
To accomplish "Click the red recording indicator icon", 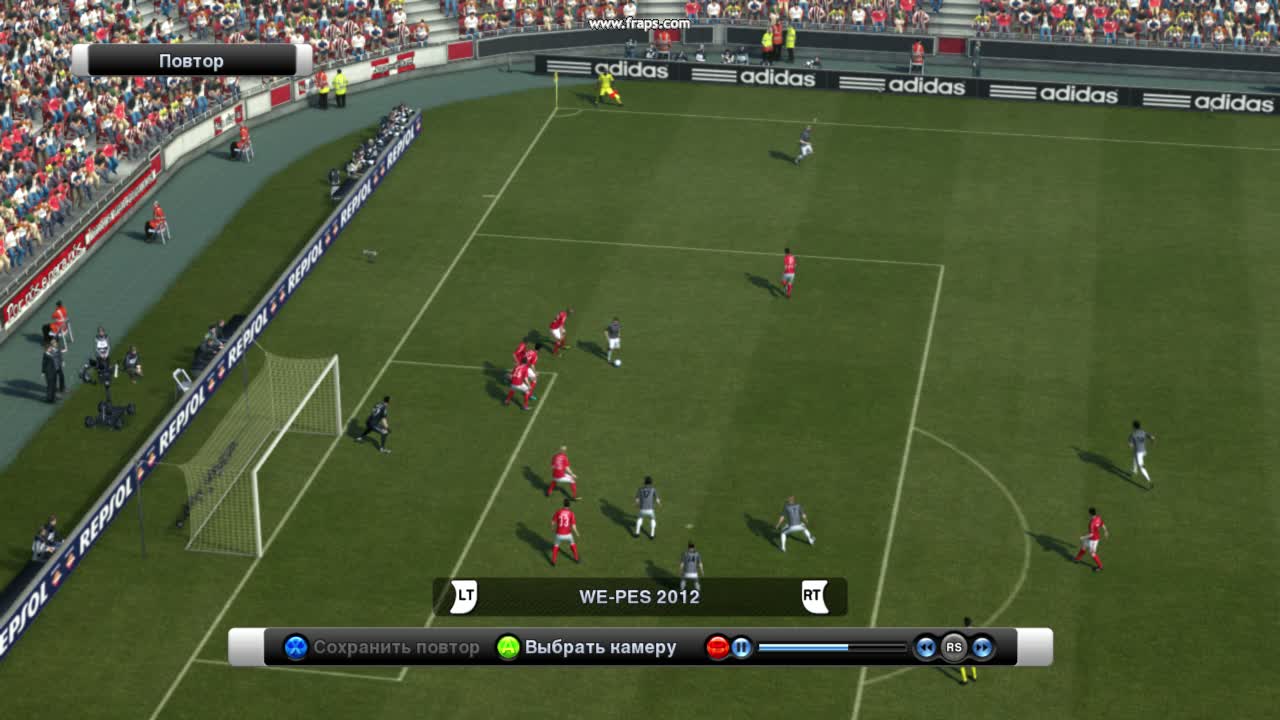I will pyautogui.click(x=716, y=647).
